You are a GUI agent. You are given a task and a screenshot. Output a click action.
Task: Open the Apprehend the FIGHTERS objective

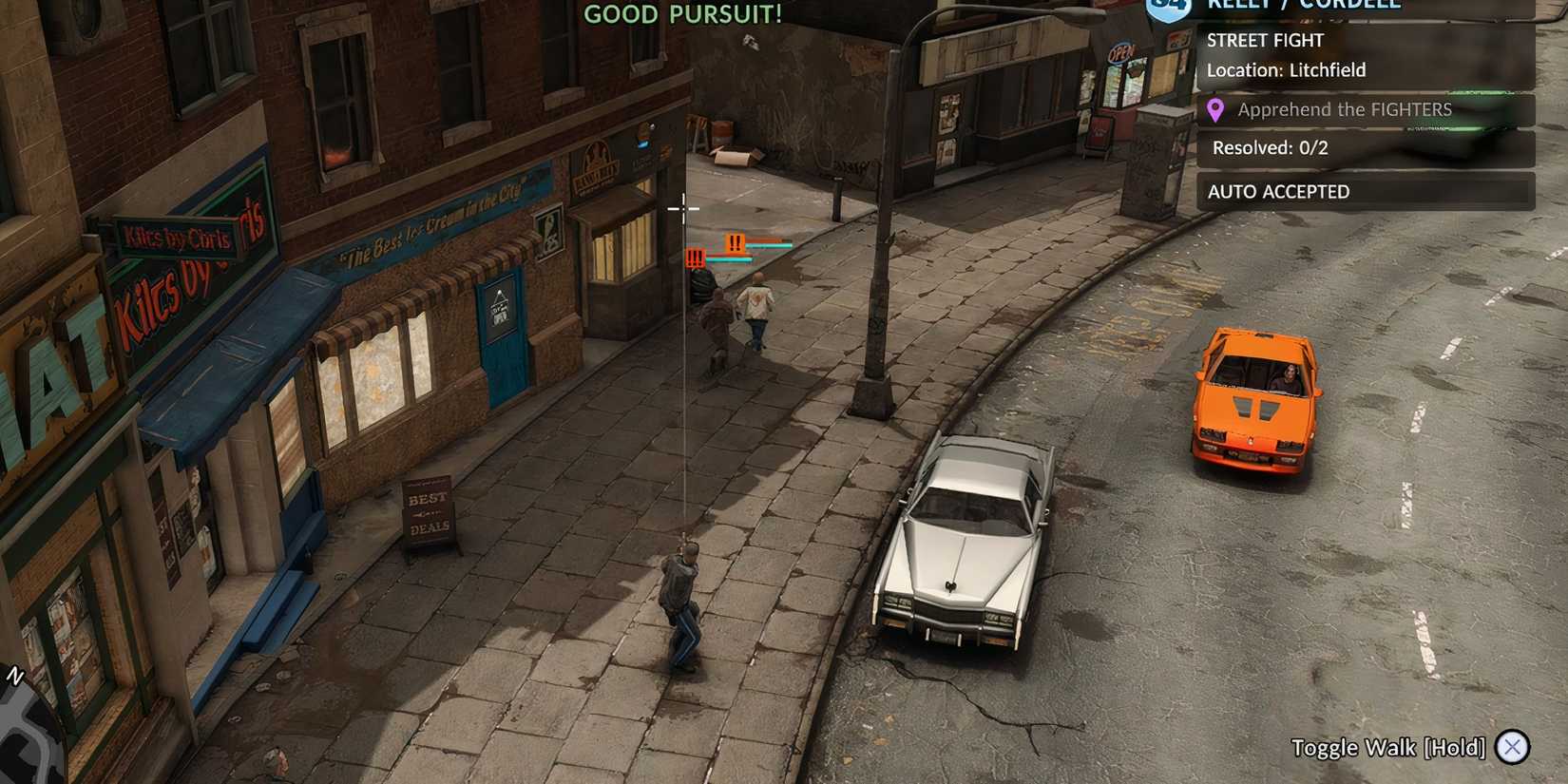click(x=1344, y=109)
